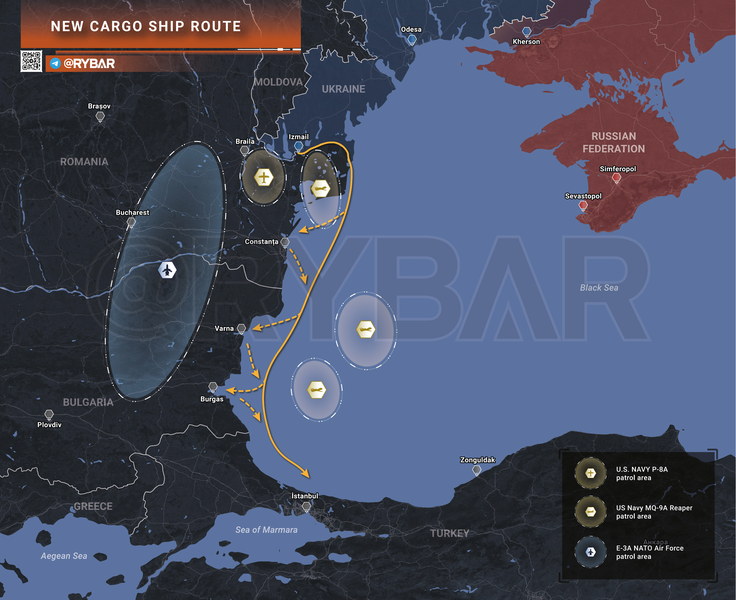
Task: Click the Sevastopol city marker
Action: [583, 206]
